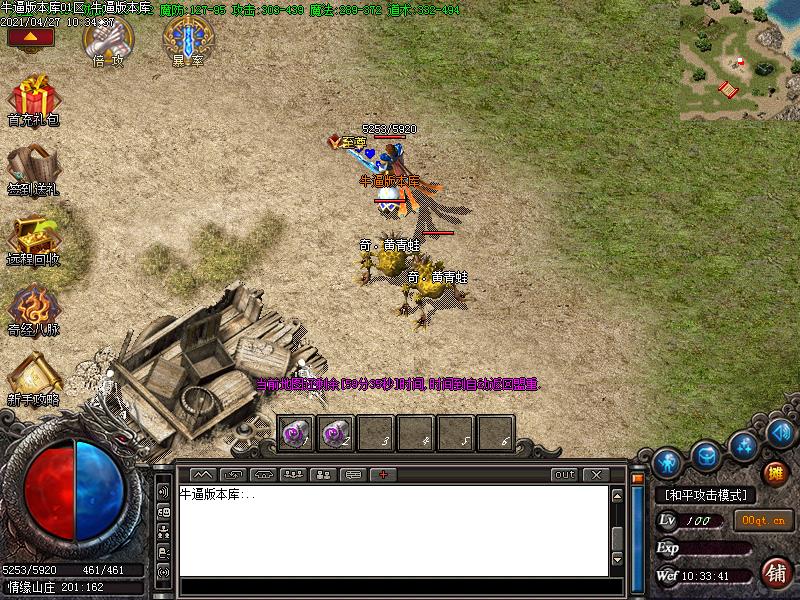Open the 铺 shop button
The height and width of the screenshot is (600, 800).
coord(774,572)
